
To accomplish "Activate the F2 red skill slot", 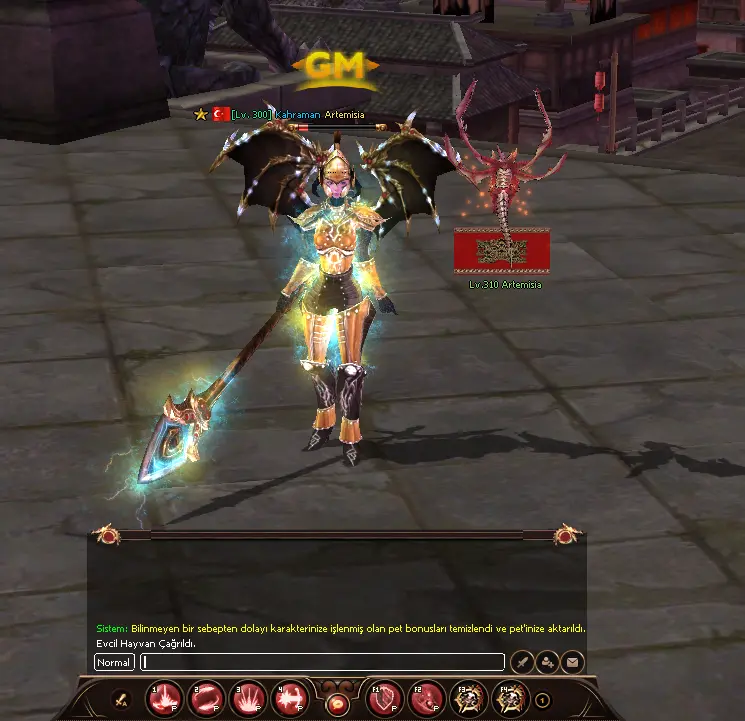I will coord(427,700).
